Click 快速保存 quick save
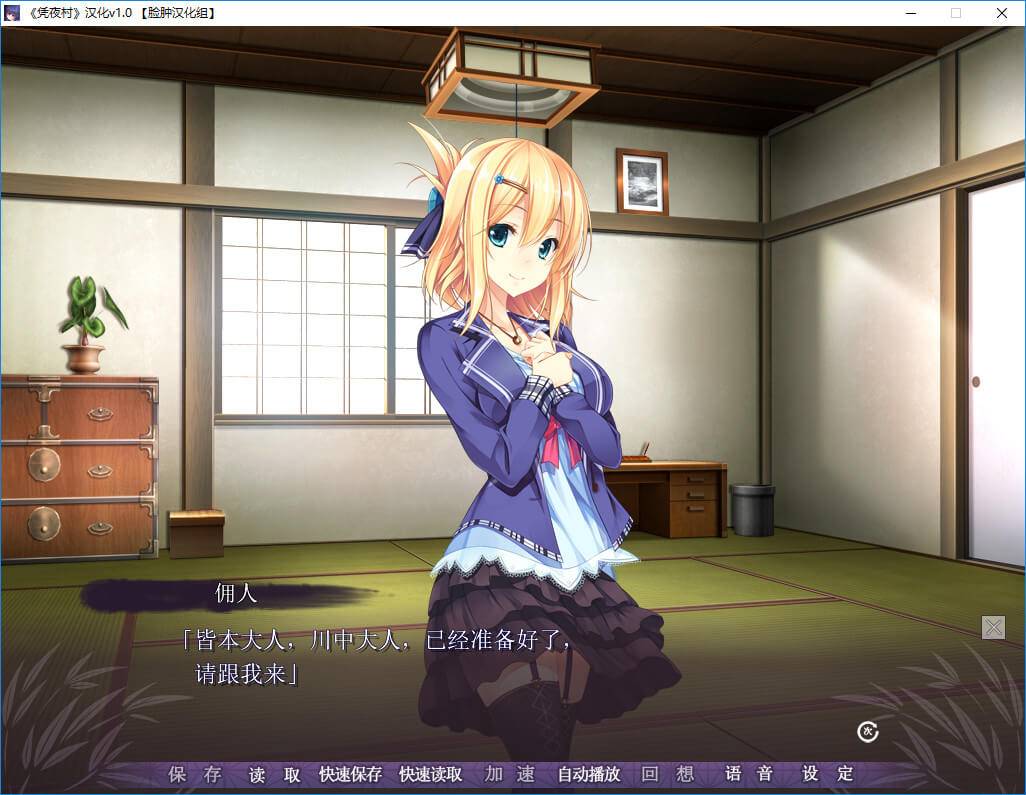The width and height of the screenshot is (1026, 795). 350,774
